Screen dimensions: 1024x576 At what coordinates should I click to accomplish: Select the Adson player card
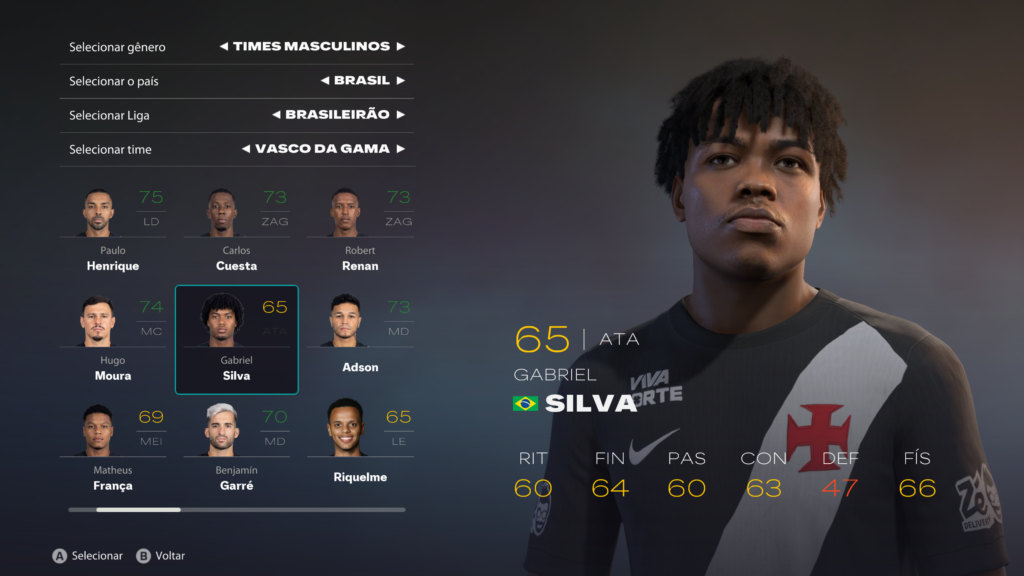359,340
